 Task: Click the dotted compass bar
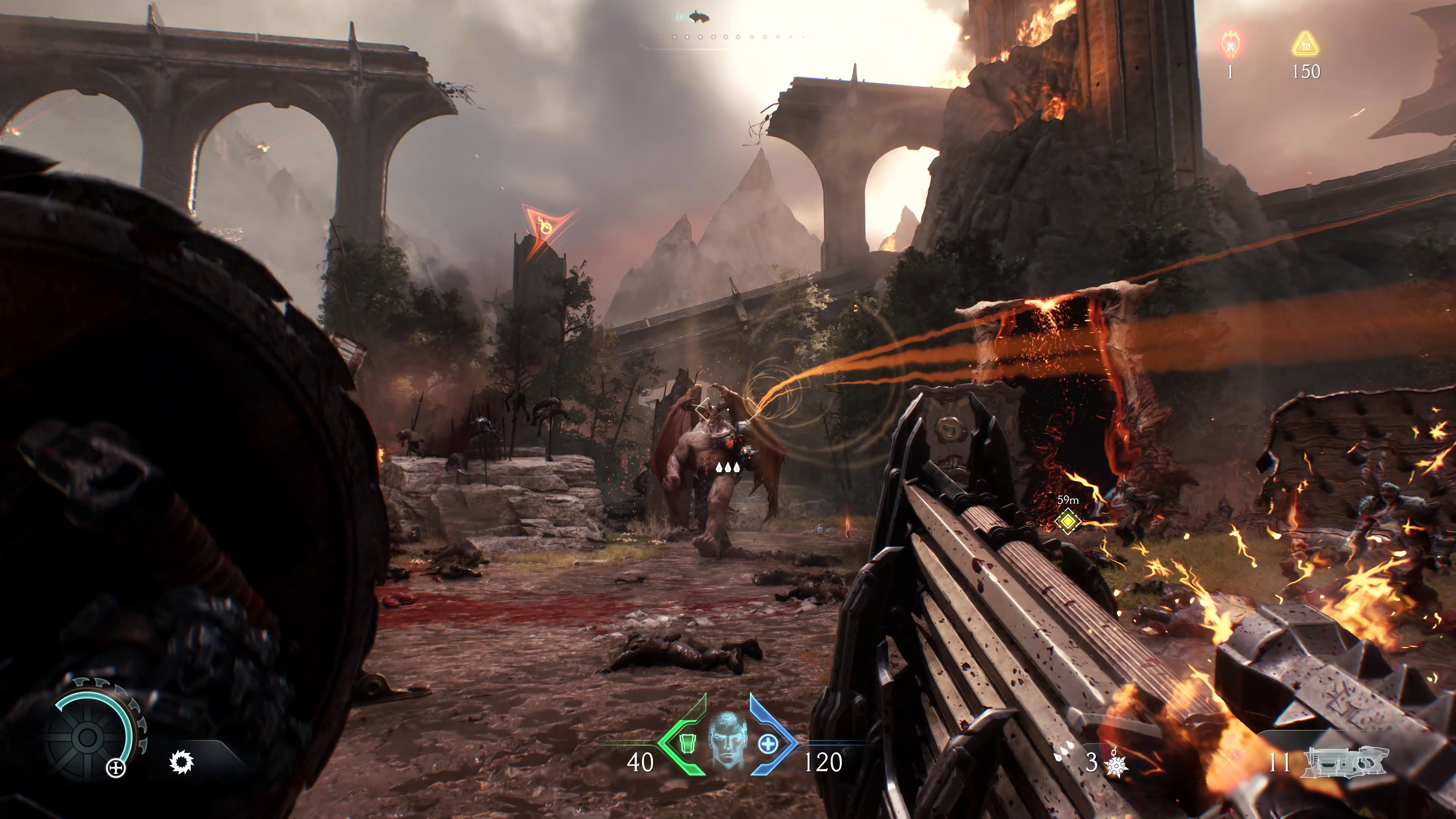[x=732, y=37]
